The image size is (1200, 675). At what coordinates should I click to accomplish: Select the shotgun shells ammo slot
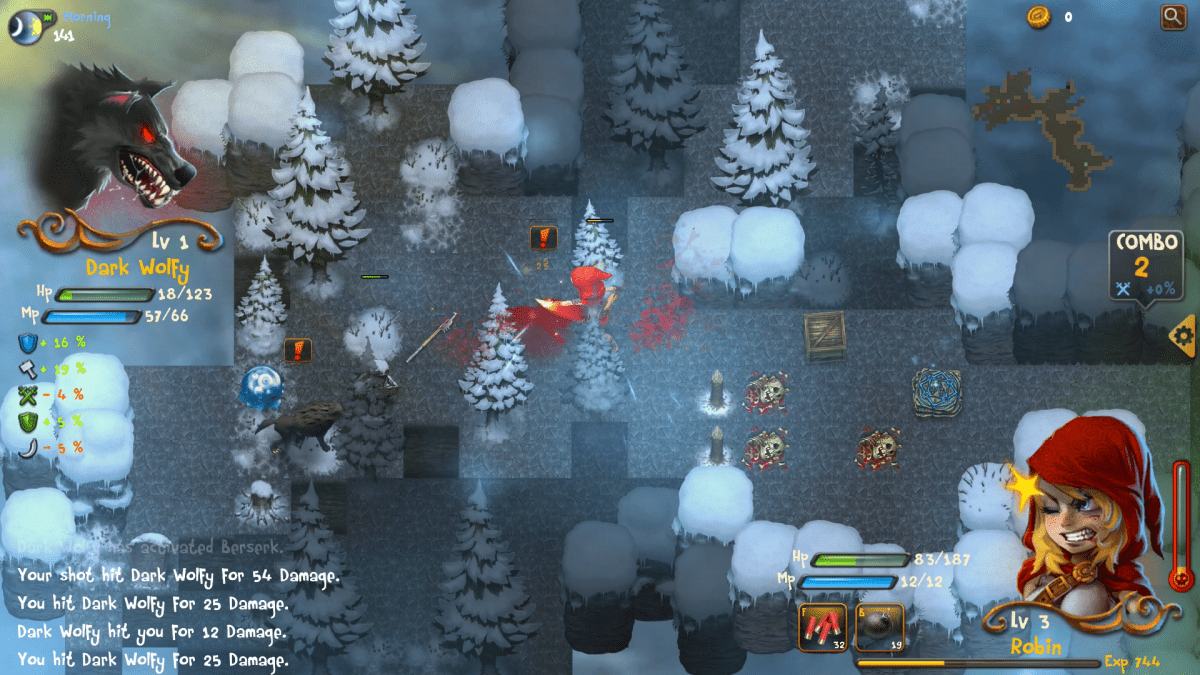(x=822, y=628)
